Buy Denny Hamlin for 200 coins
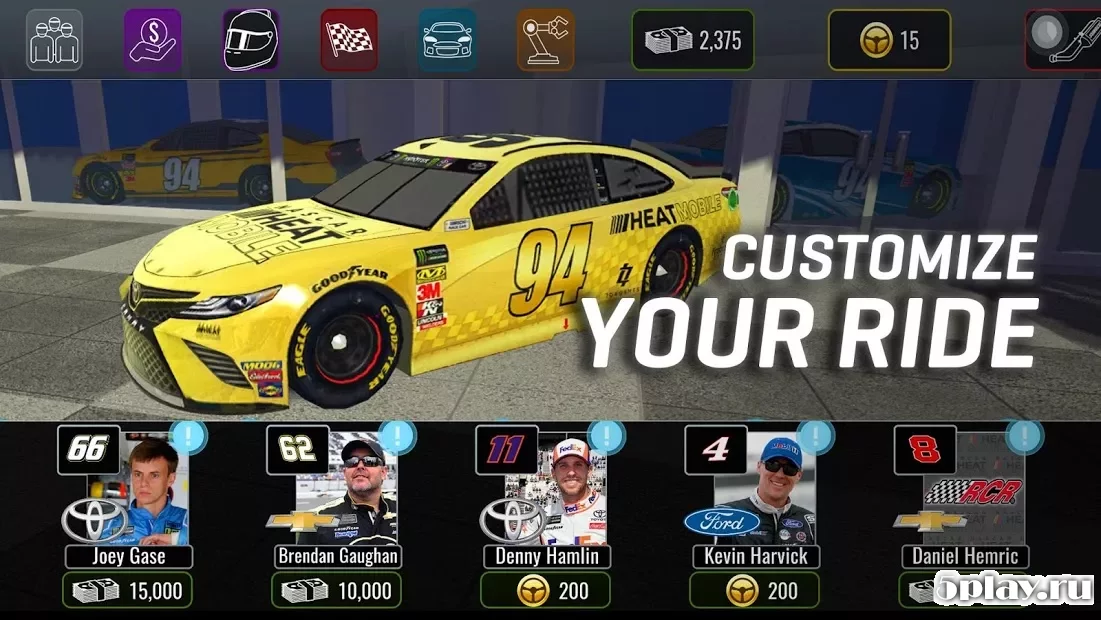1101x620 pixels. (545, 590)
